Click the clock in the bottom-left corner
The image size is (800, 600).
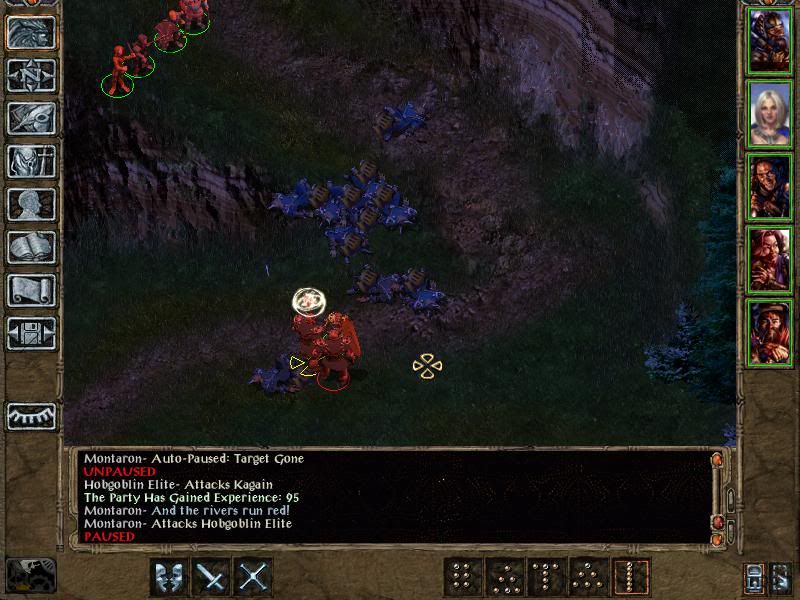pos(30,575)
